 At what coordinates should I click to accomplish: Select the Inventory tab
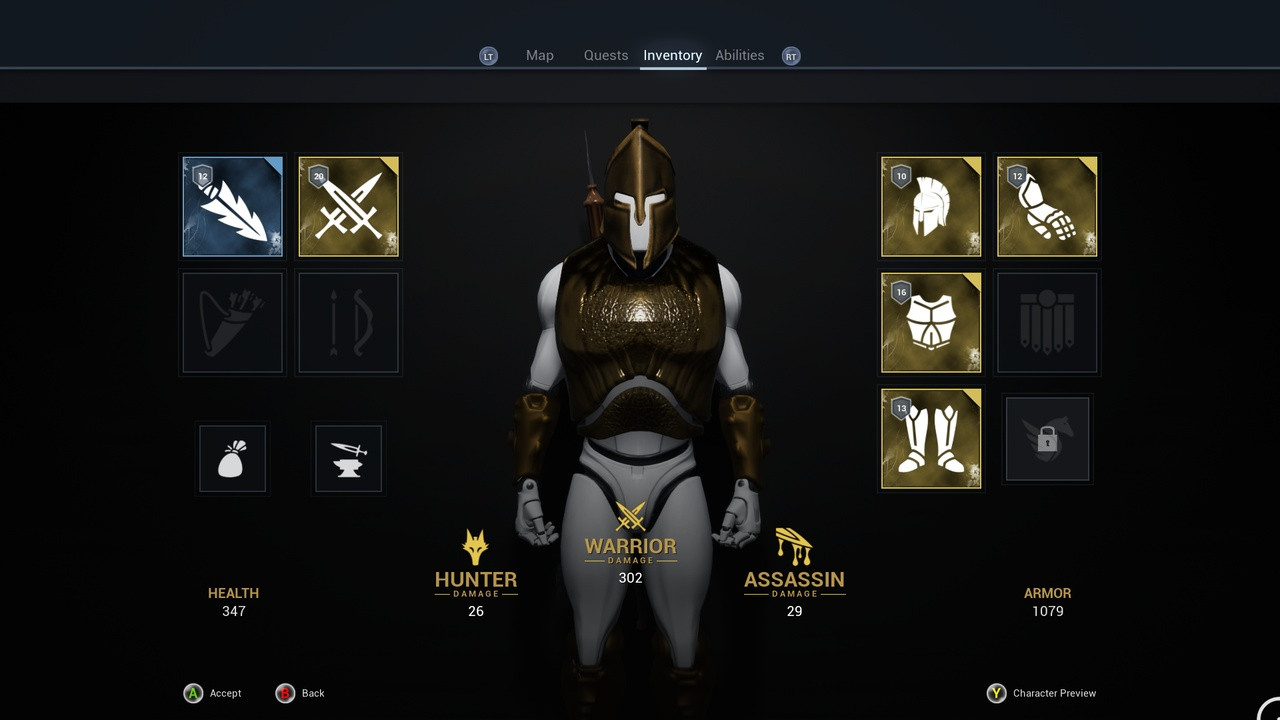coord(672,55)
